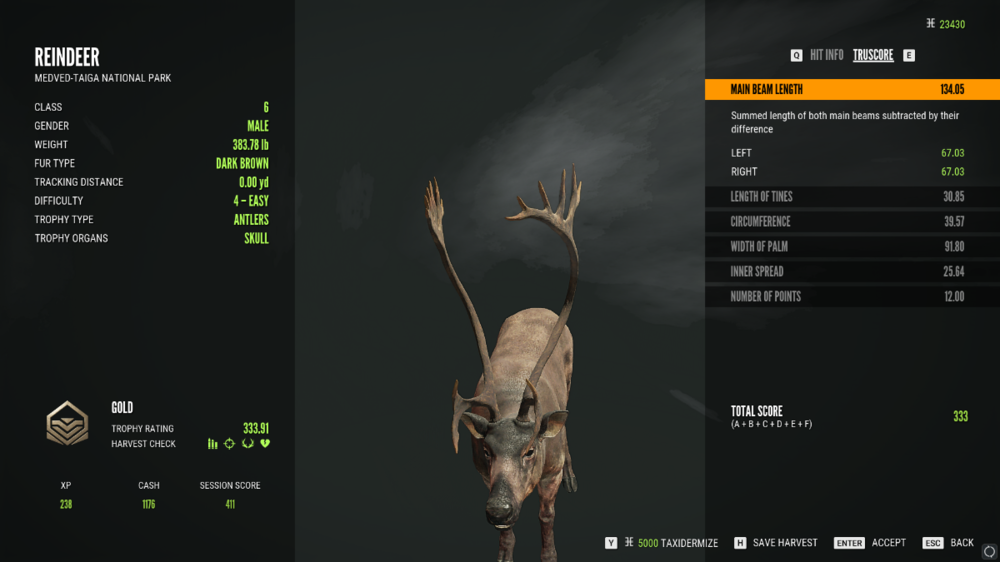Select the Inner Spread score row
Screen dimensions: 1000x562
click(851, 272)
